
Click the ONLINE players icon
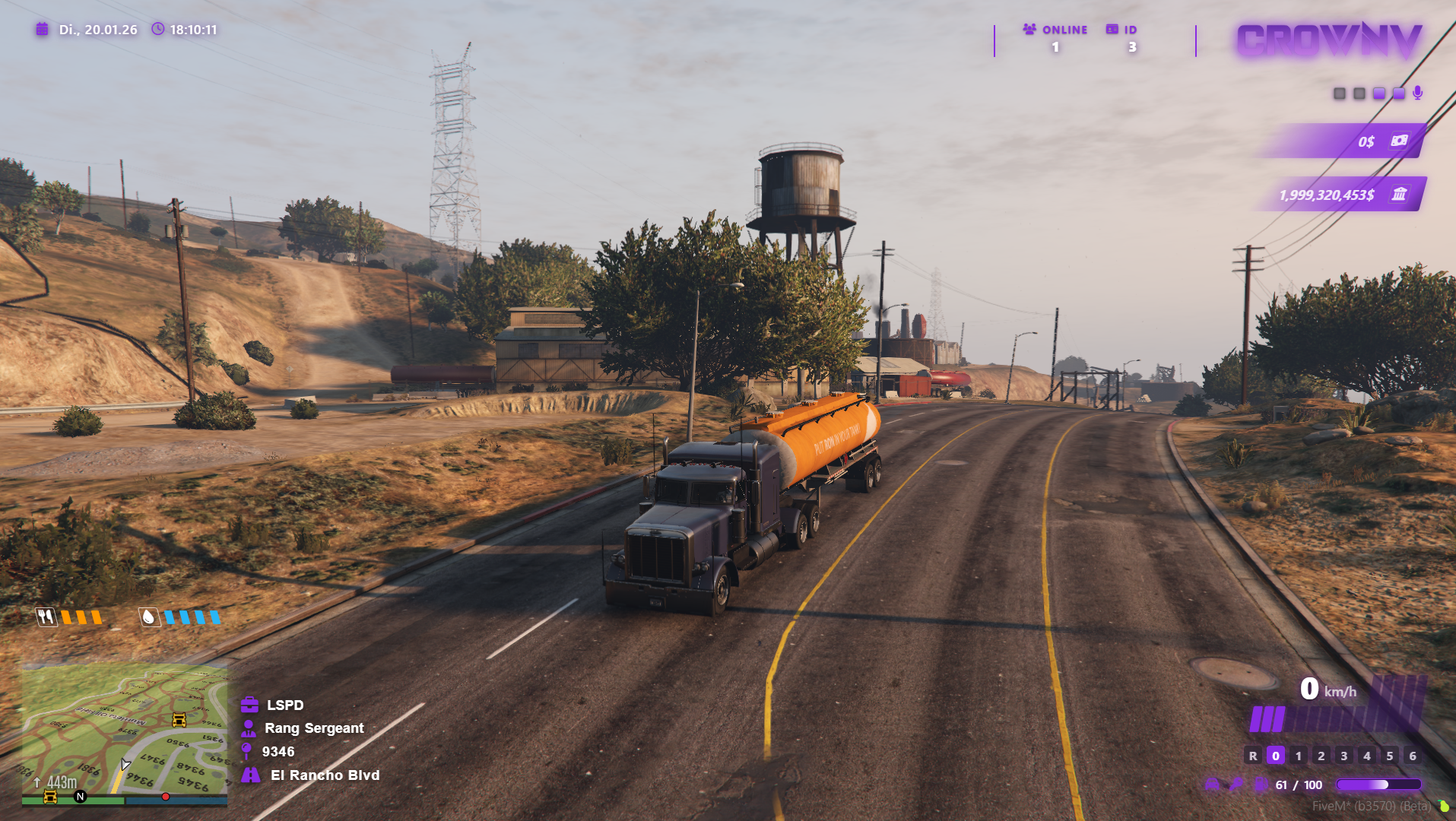(1029, 30)
